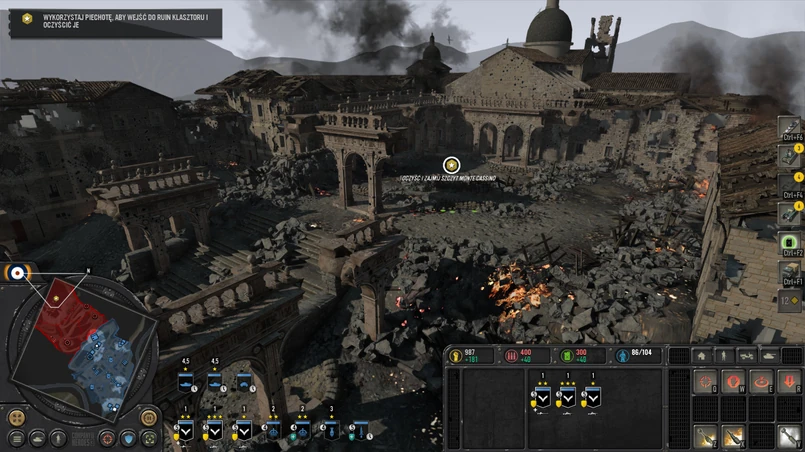This screenshot has height=452, width=805.
Task: Select the Monte Cassino summit objective marker
Action: (452, 164)
